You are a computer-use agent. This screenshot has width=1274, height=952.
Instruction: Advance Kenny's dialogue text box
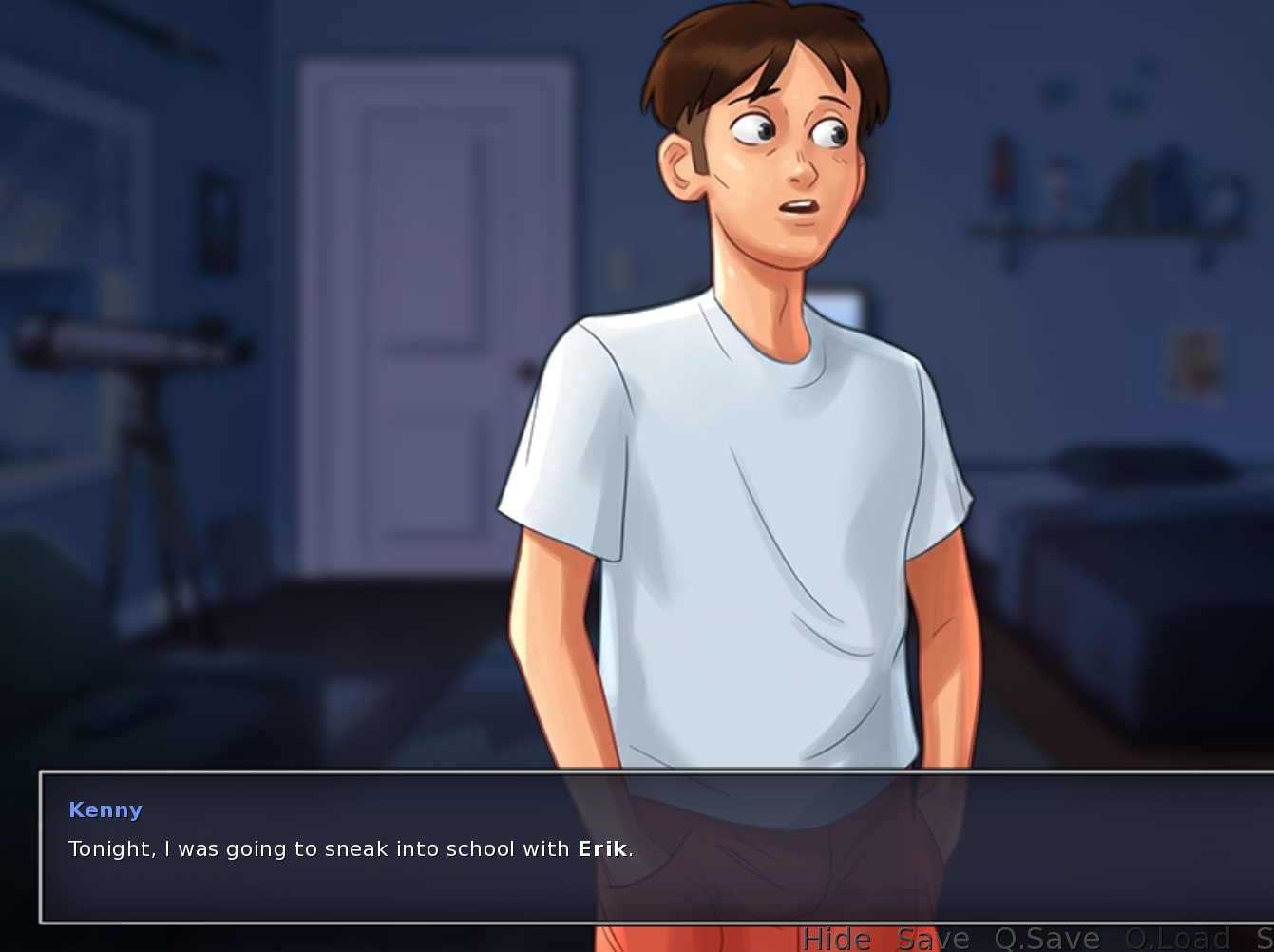(656, 847)
